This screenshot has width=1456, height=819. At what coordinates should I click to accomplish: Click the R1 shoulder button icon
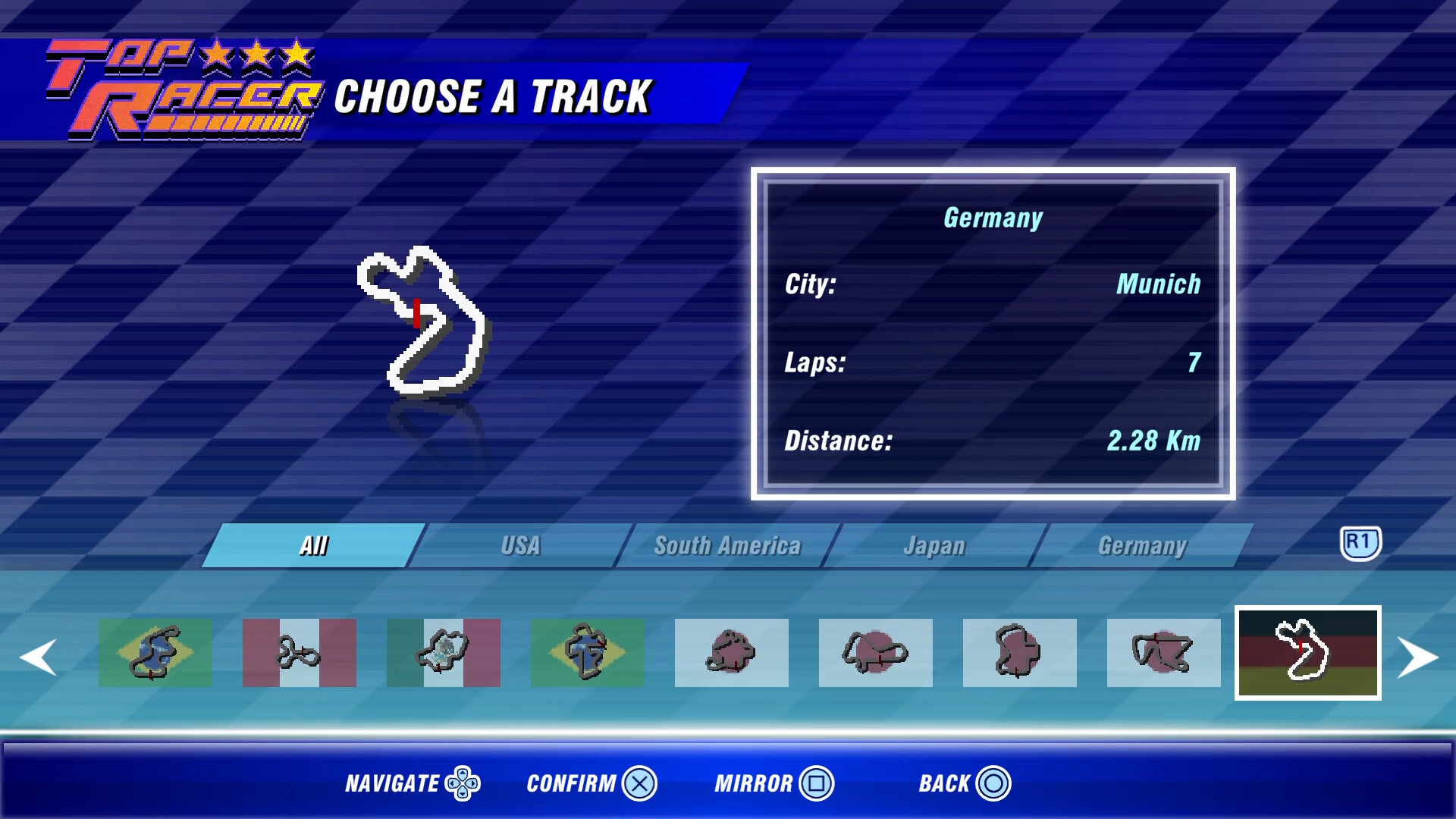[1363, 543]
